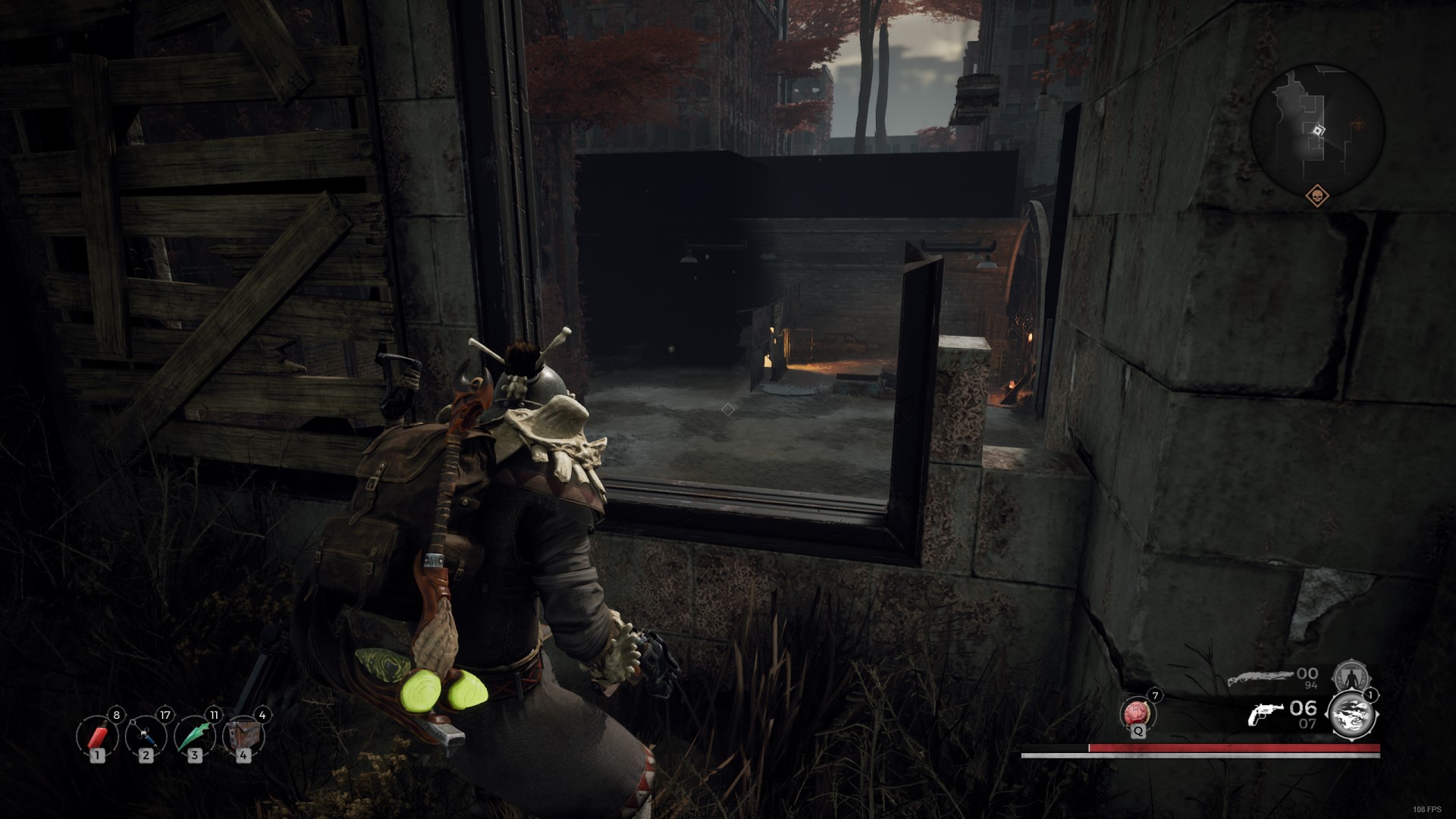
Task: Activate the red relic heart icon
Action: pyautogui.click(x=1137, y=714)
